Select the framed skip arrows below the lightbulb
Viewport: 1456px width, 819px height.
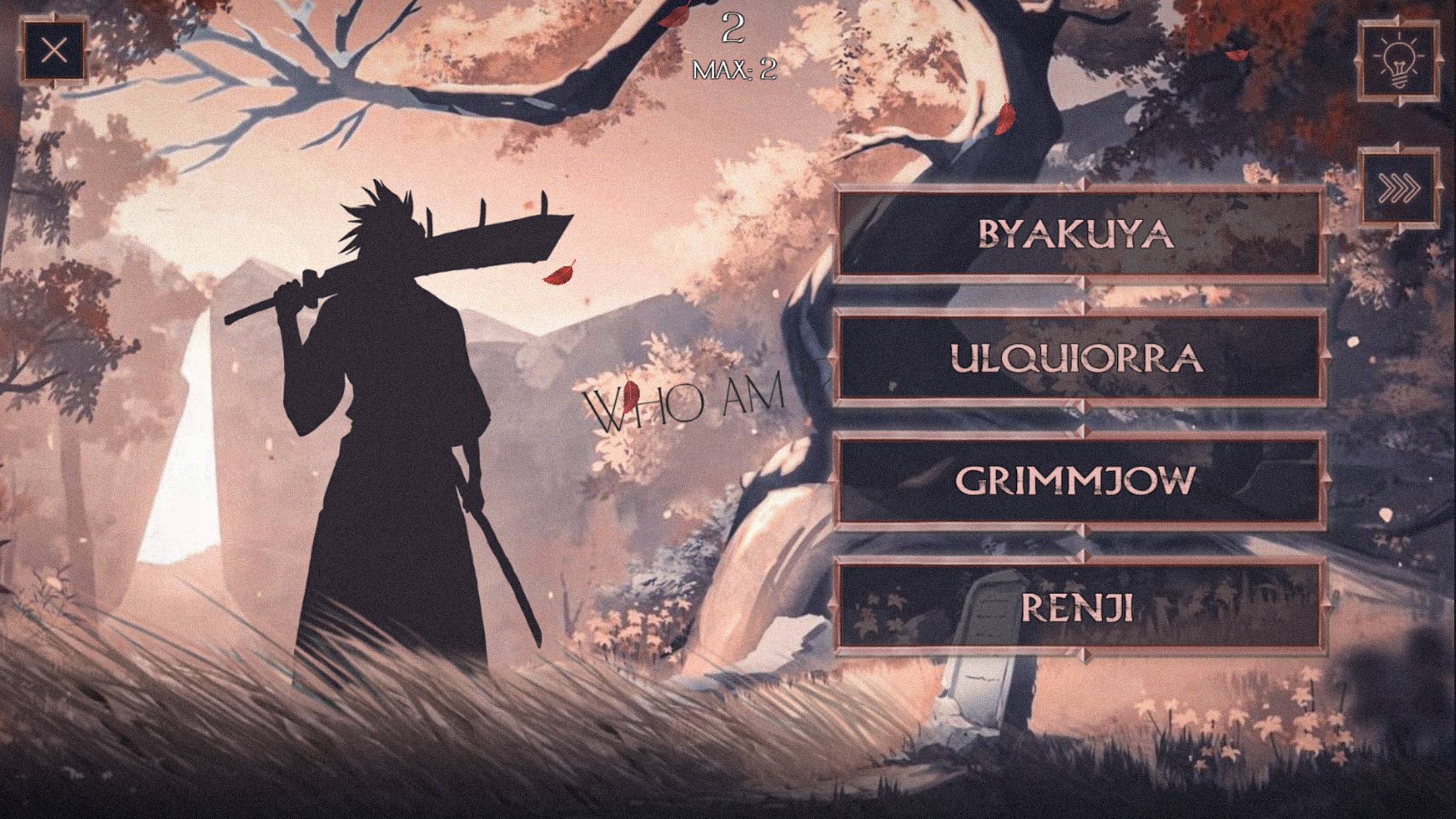coord(1401,189)
